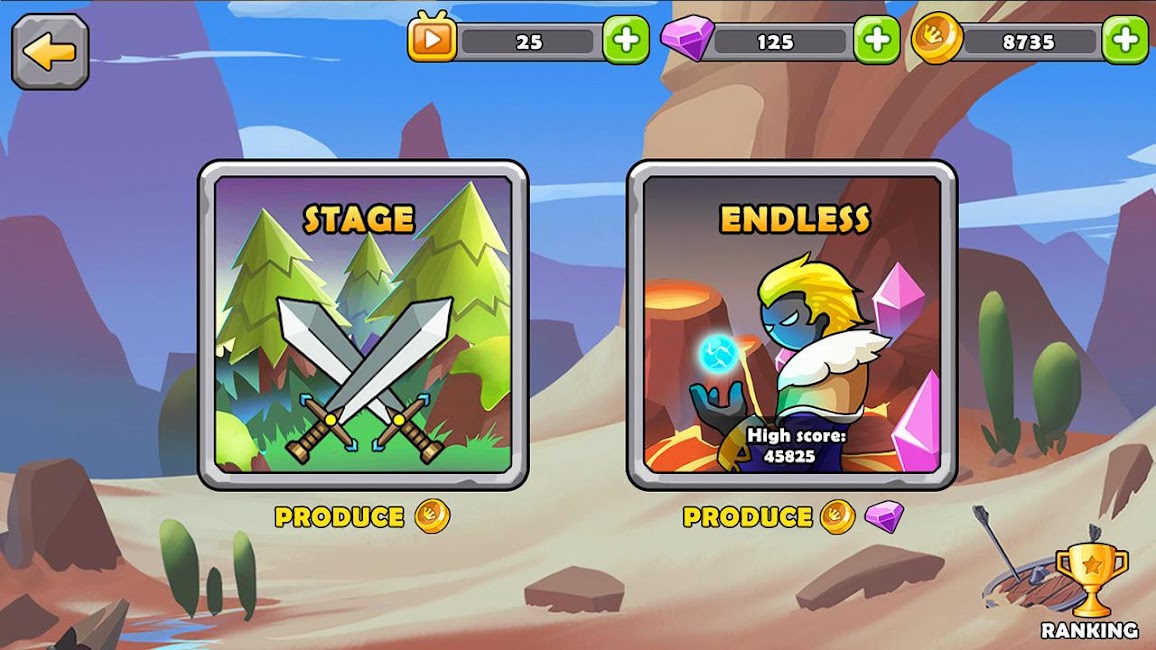The image size is (1156, 650).
Task: Go back with the yellow arrow button
Action: pyautogui.click(x=50, y=51)
